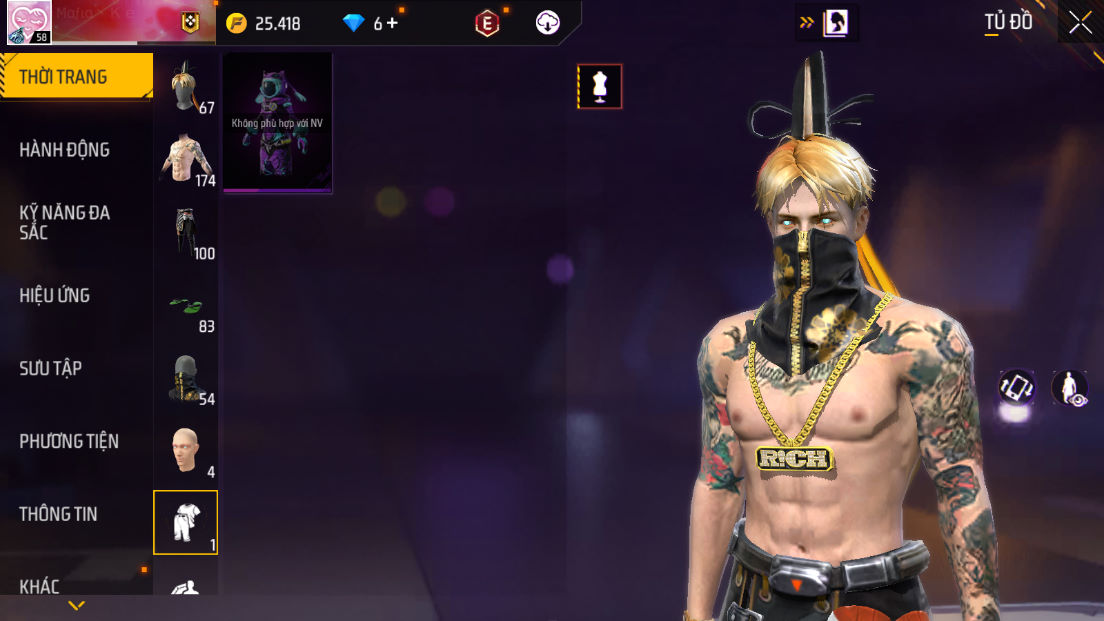Open the HÀNH ĐỘNG category
Image resolution: width=1104 pixels, height=621 pixels.
(x=65, y=150)
